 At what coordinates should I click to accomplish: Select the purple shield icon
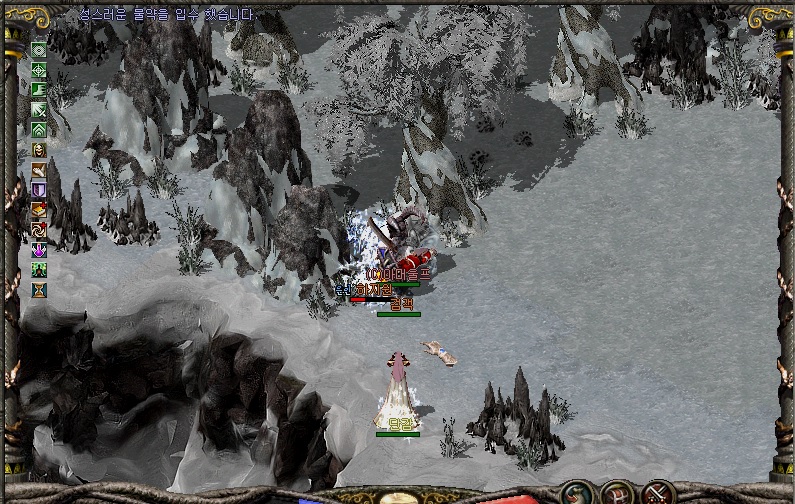[x=39, y=190]
